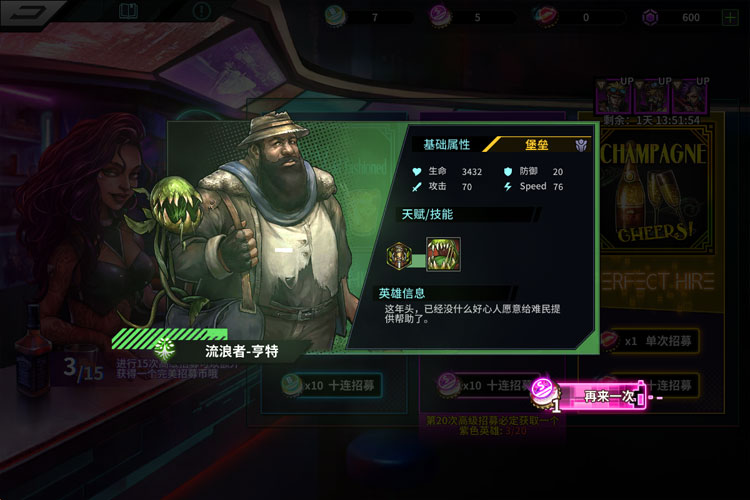Open the book icon in top bar

coord(127,12)
